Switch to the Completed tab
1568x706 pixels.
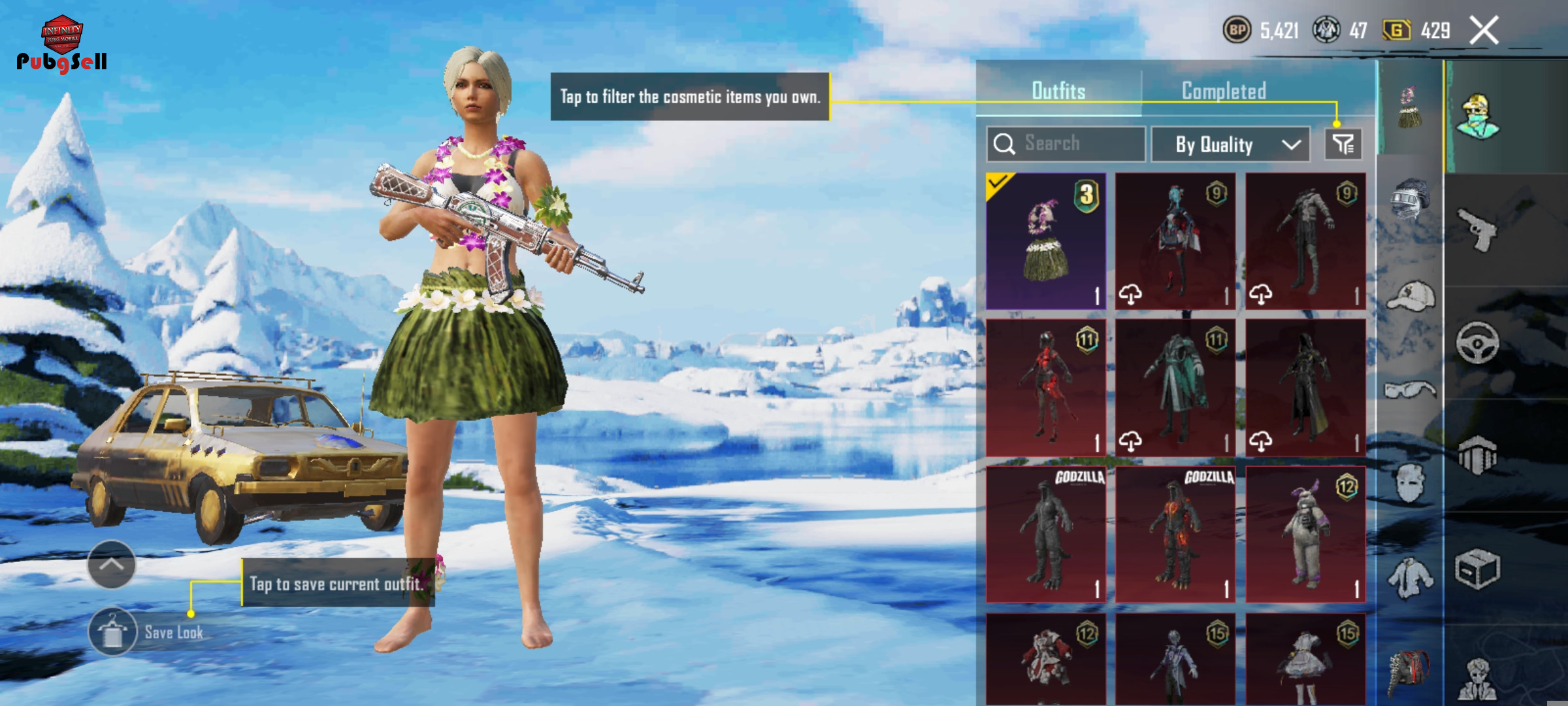(1223, 91)
